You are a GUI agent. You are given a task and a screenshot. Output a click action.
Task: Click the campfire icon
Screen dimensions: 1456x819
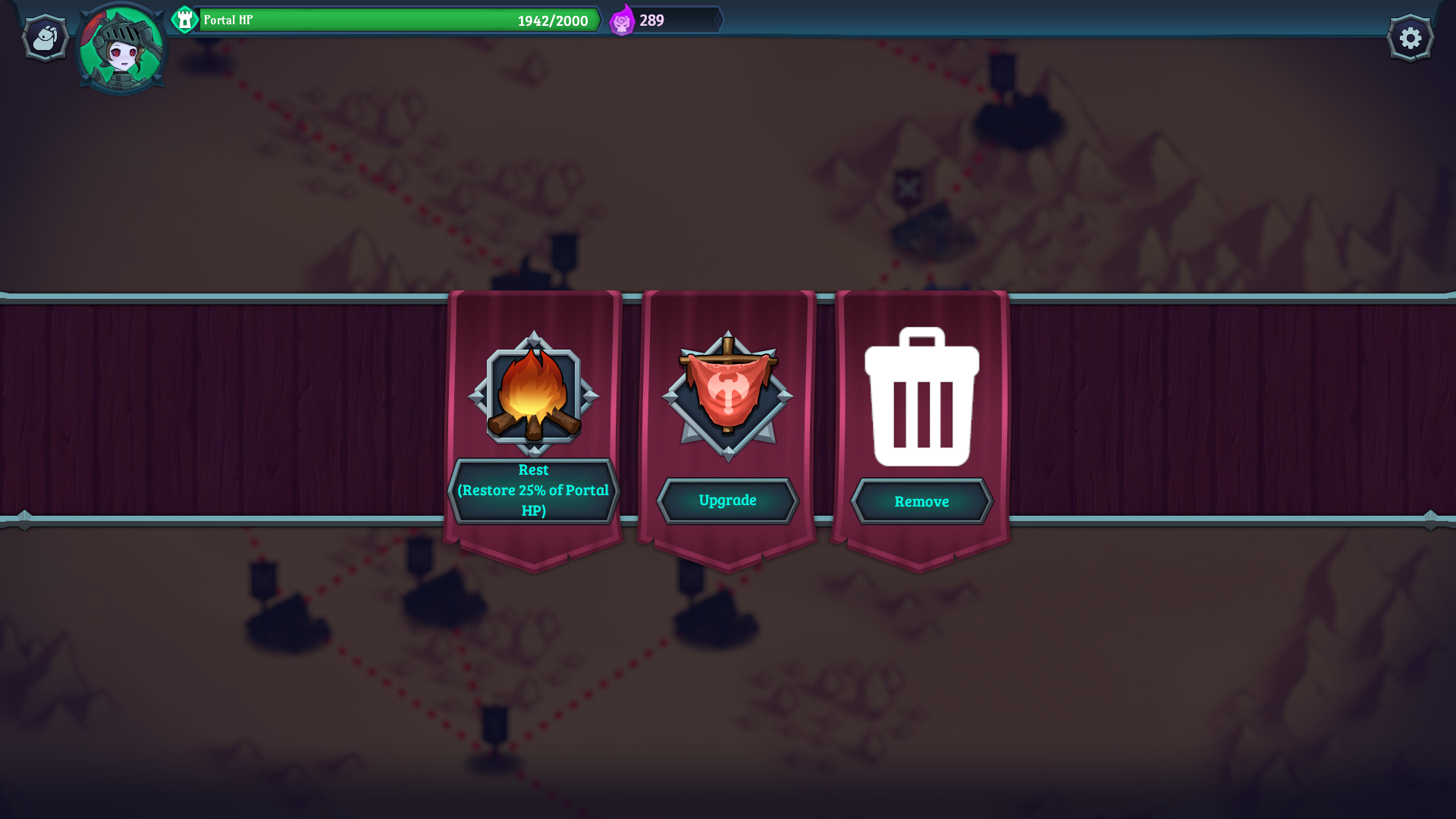click(x=533, y=394)
